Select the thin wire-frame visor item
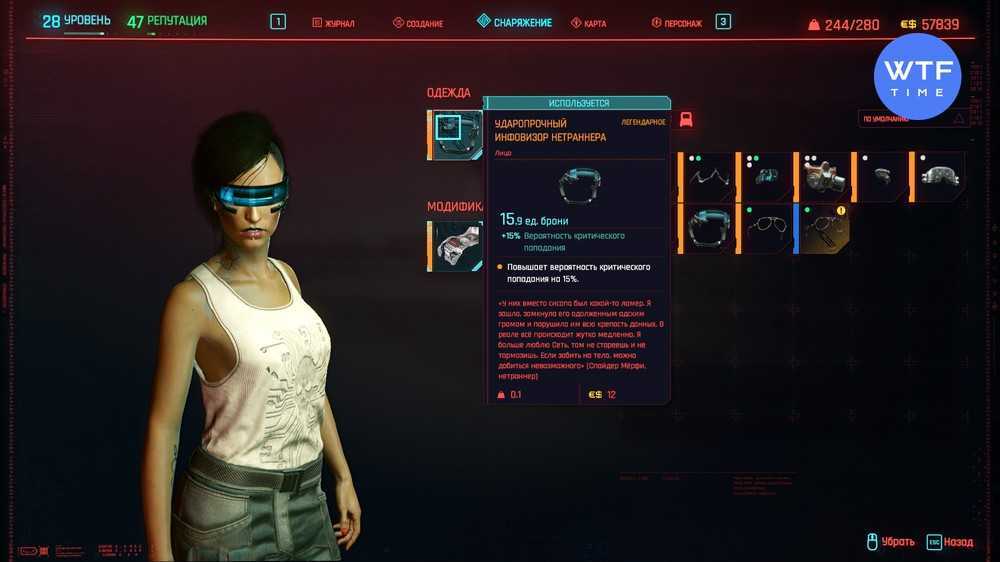The height and width of the screenshot is (562, 1000). pos(709,177)
